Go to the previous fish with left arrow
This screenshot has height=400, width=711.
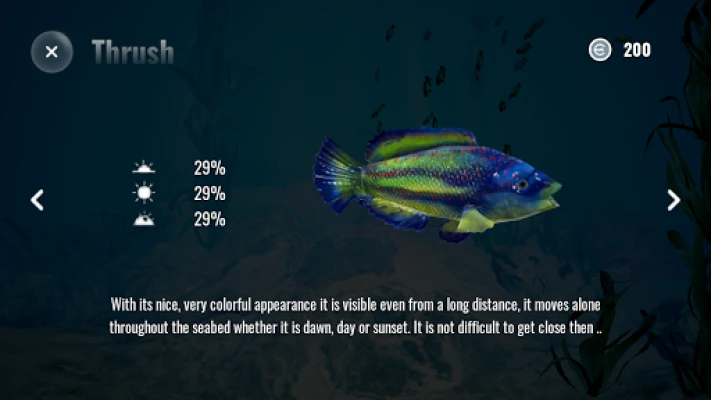point(37,200)
